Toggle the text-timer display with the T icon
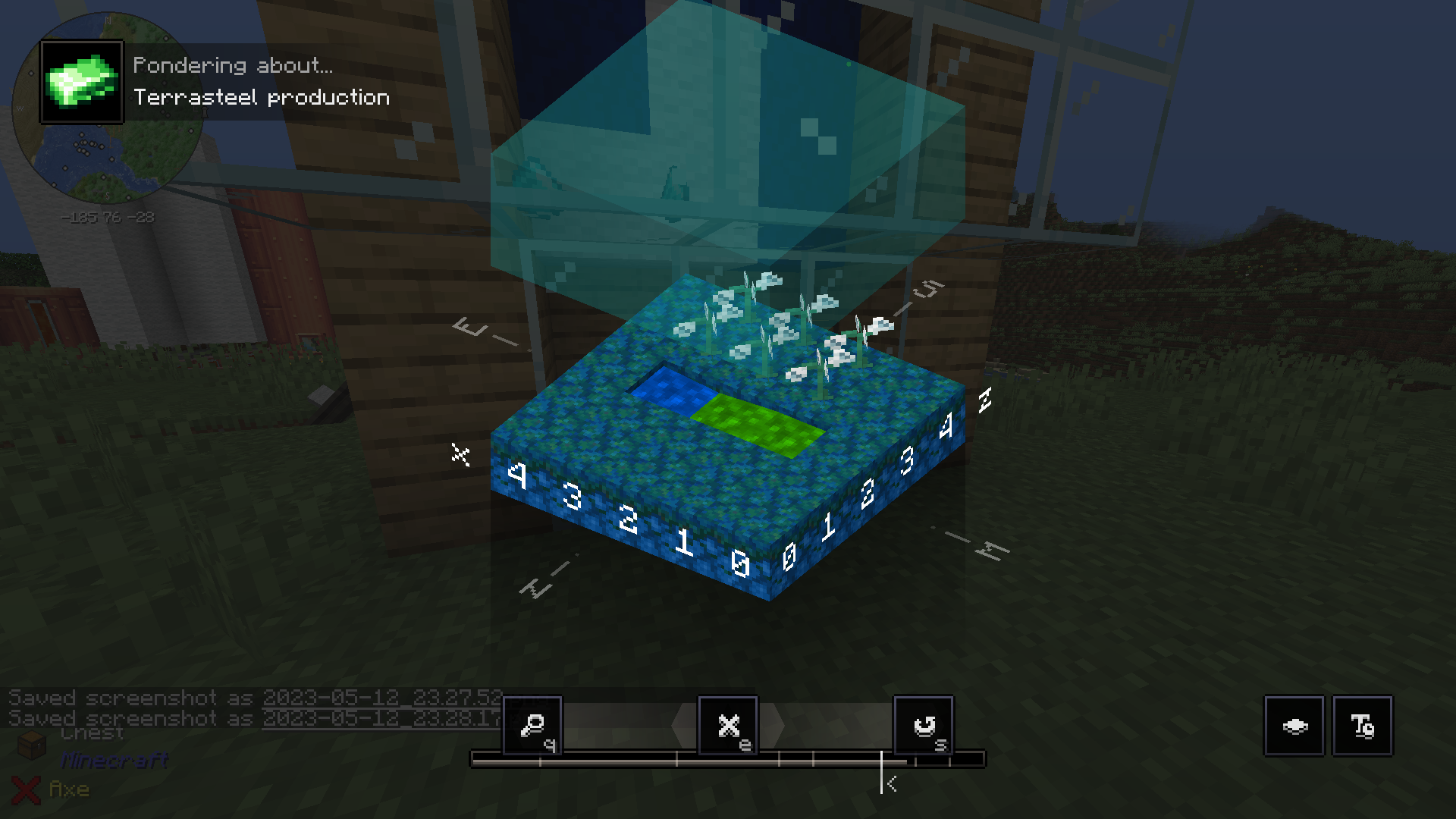 pyautogui.click(x=1363, y=726)
